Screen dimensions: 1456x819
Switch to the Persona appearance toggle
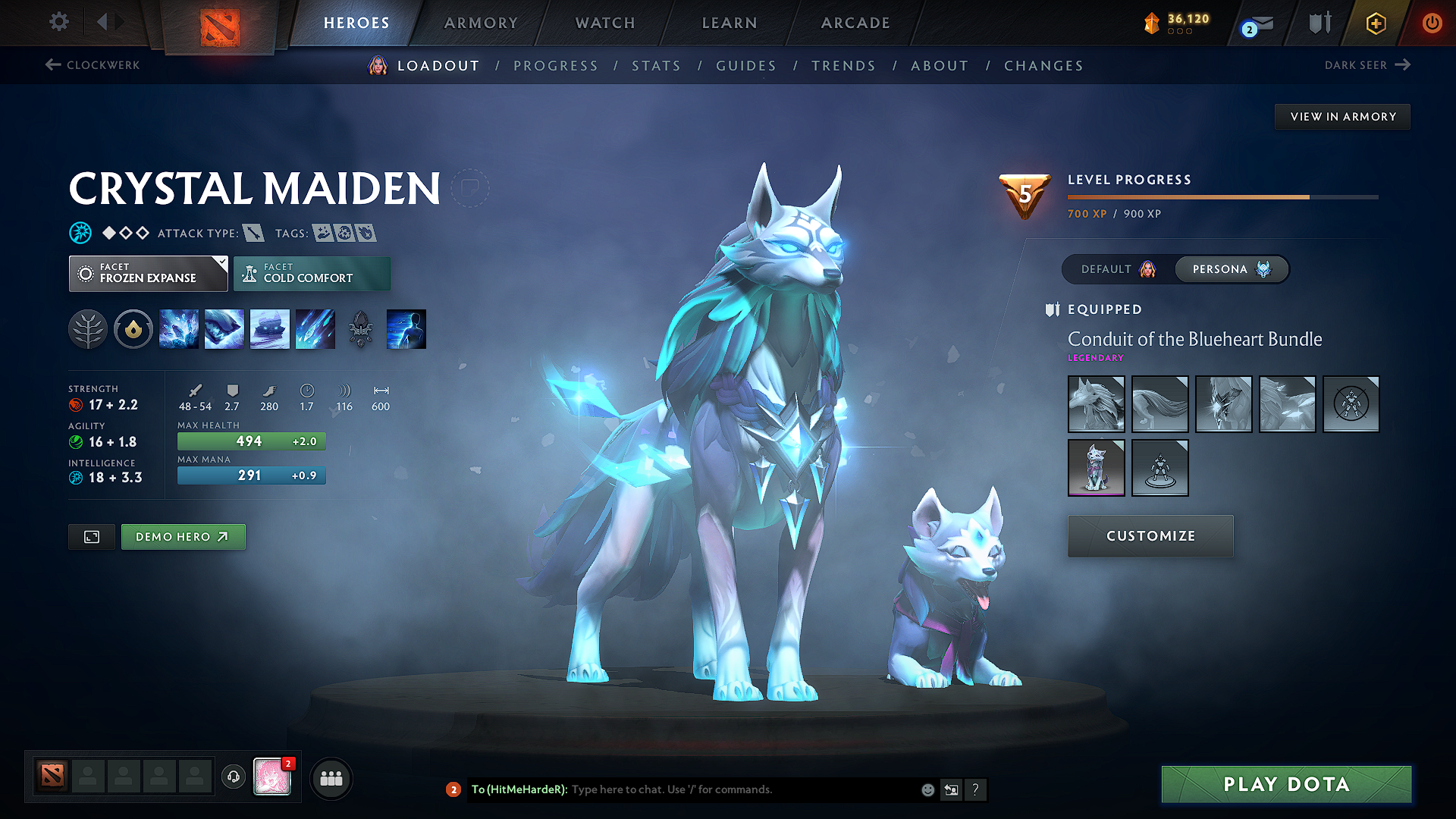(1230, 269)
